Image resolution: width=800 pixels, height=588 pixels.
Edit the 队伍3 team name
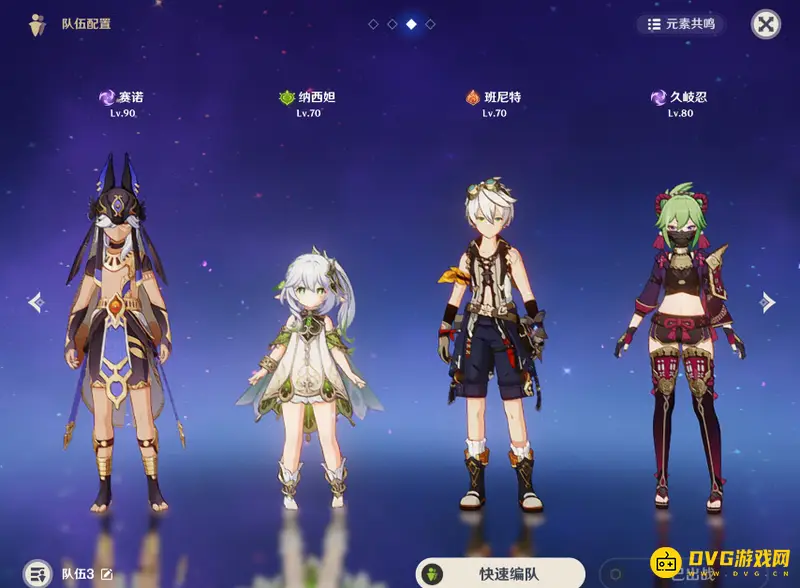tap(107, 574)
